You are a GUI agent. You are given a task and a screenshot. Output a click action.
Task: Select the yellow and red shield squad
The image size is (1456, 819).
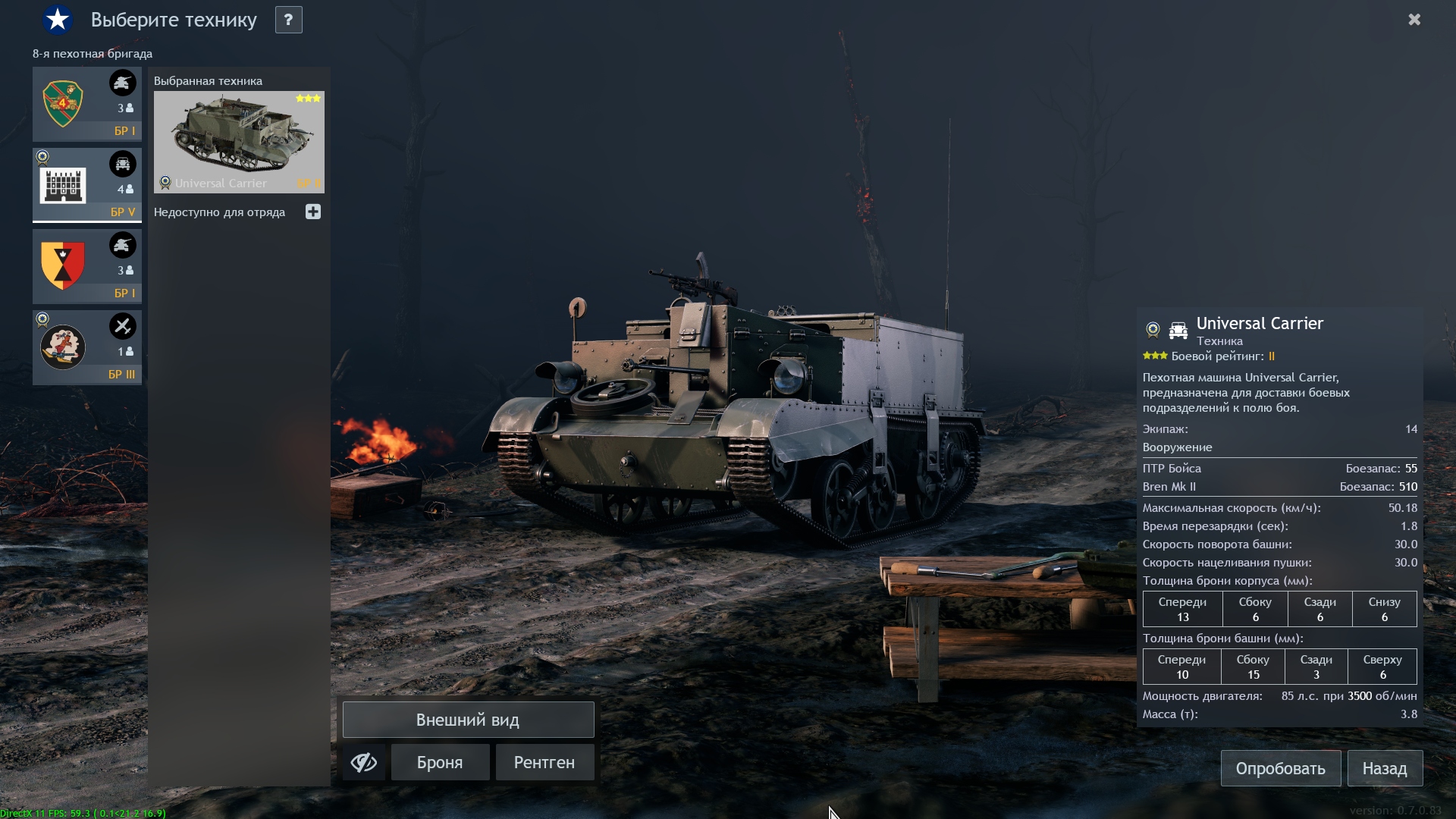coord(86,266)
